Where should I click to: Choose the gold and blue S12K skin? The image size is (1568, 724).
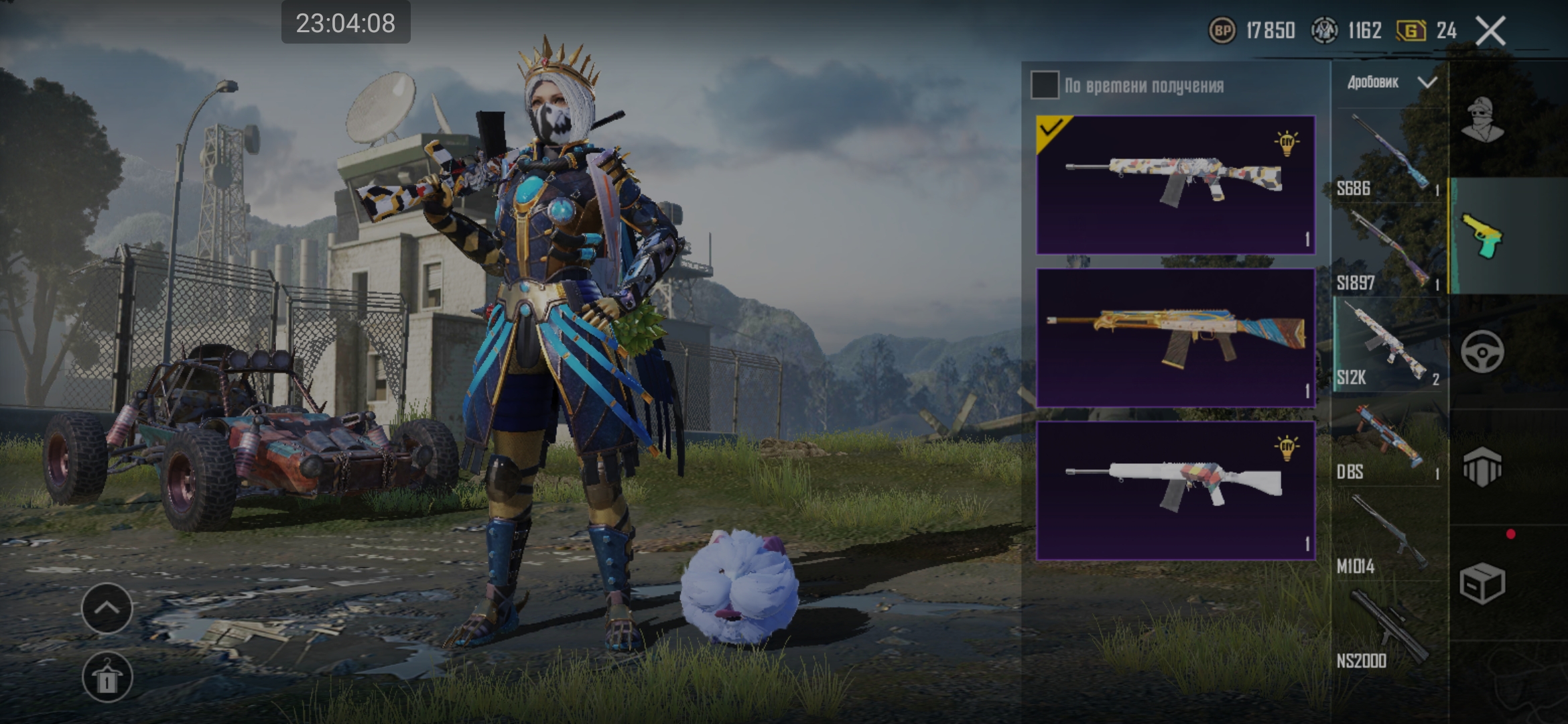(x=1175, y=337)
